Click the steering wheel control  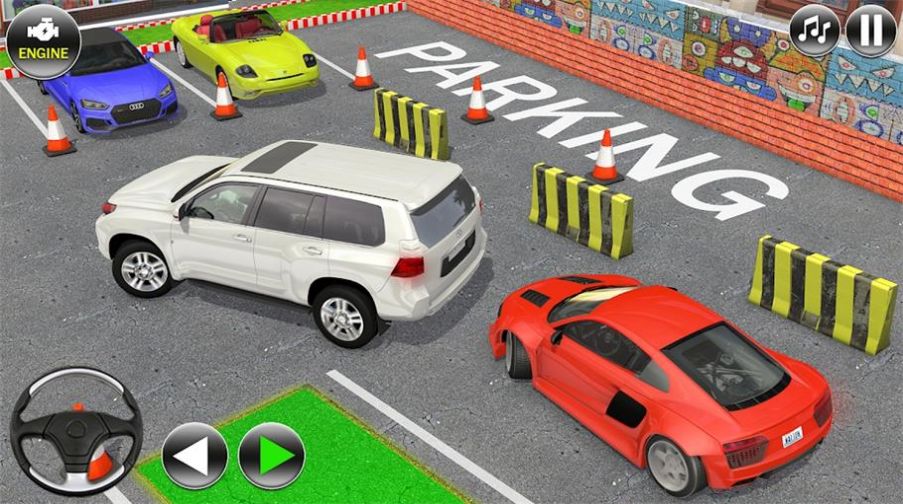(75, 431)
